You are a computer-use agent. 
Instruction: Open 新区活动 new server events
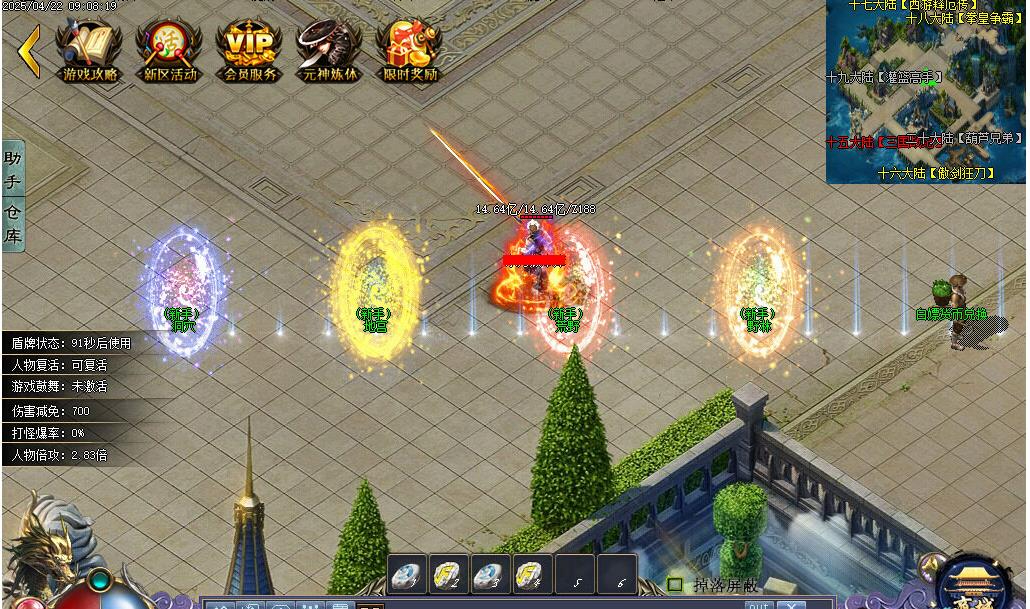170,50
